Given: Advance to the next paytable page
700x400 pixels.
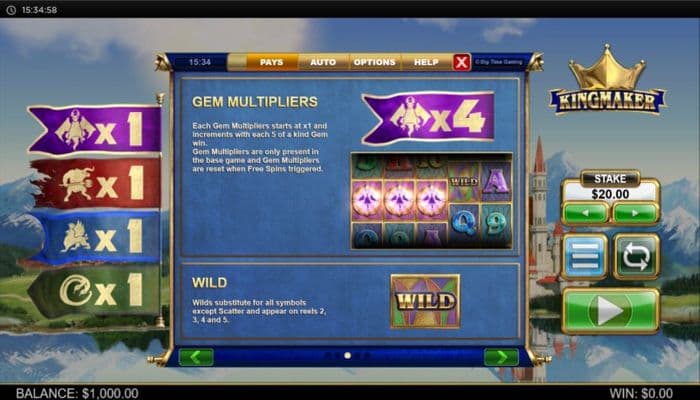Looking at the screenshot, I should pyautogui.click(x=500, y=357).
